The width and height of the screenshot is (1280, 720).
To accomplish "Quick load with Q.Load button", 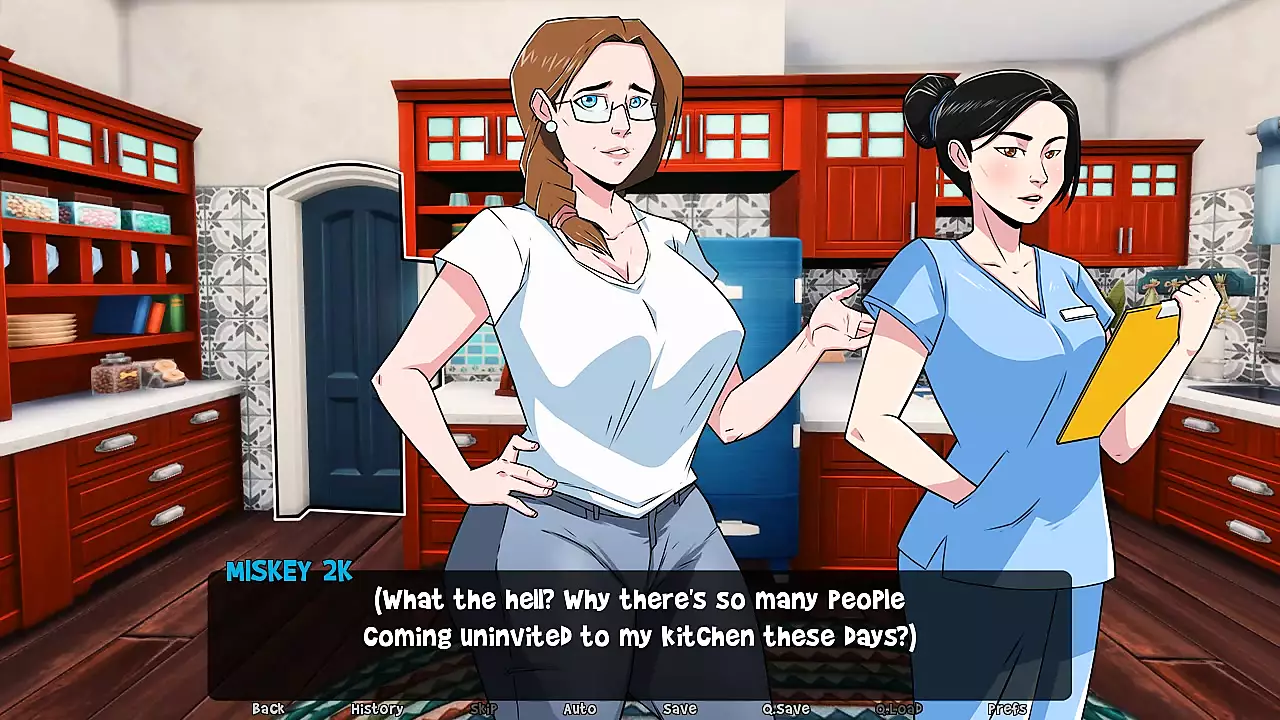I will (898, 708).
